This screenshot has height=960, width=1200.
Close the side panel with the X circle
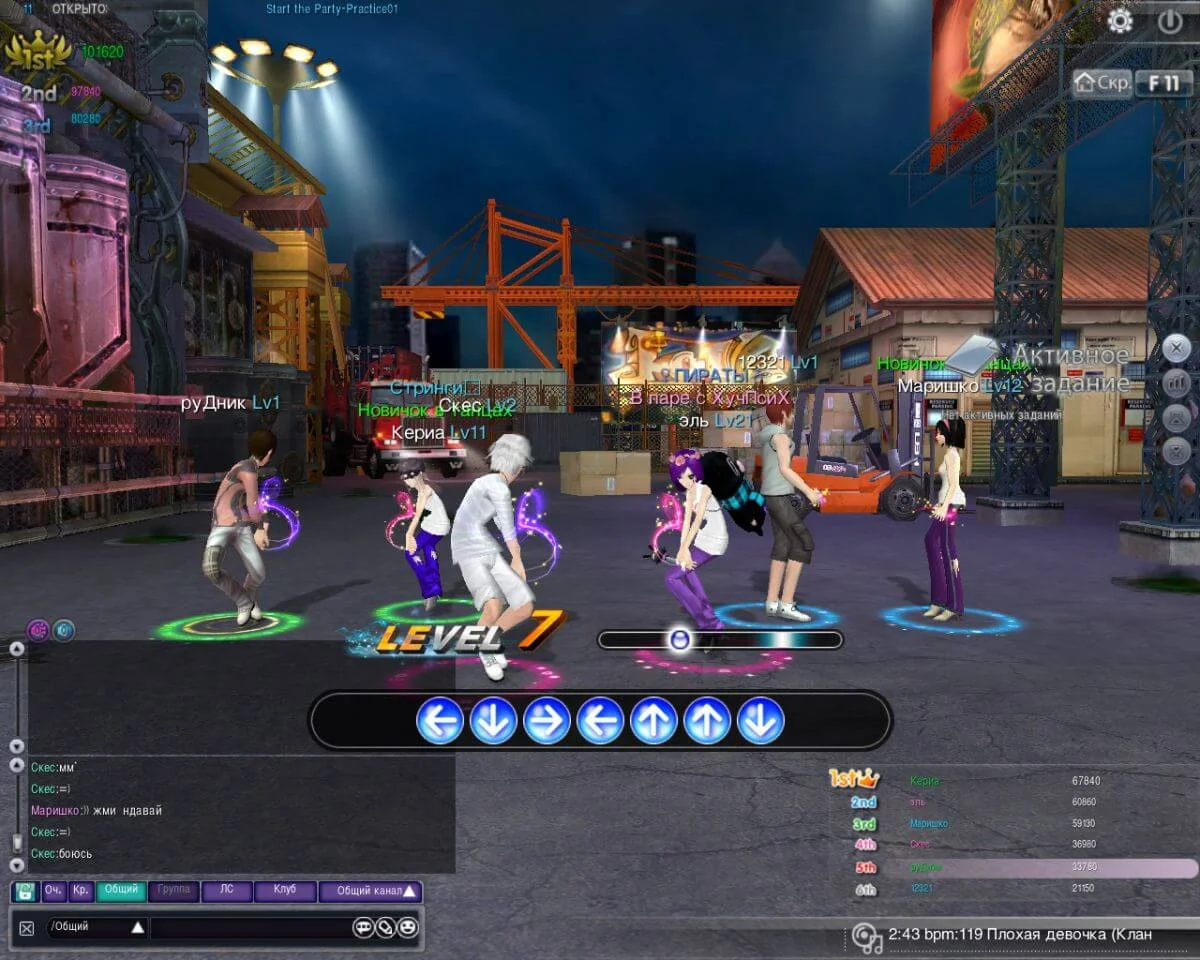point(1176,348)
